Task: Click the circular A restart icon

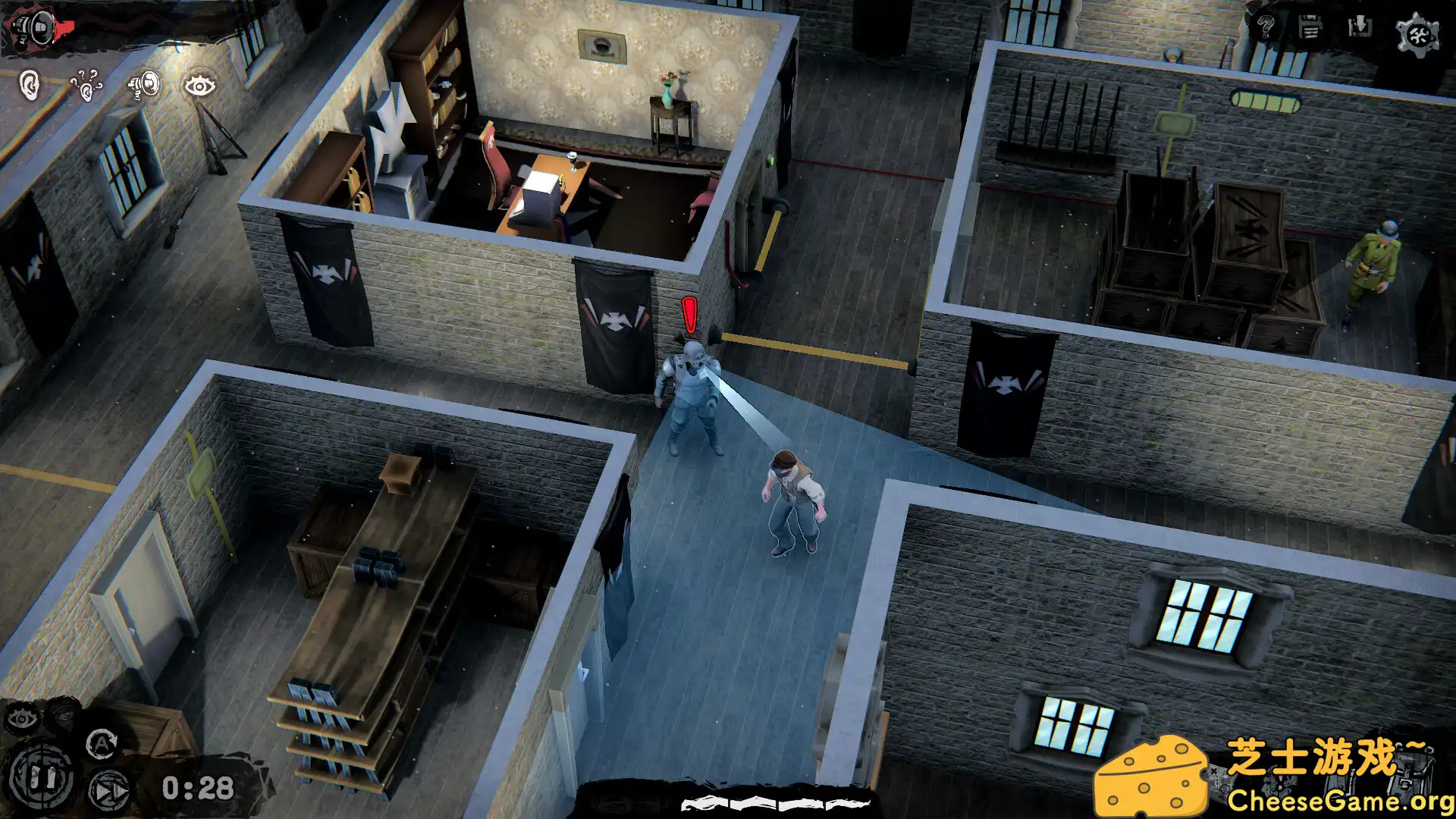Action: 101,745
